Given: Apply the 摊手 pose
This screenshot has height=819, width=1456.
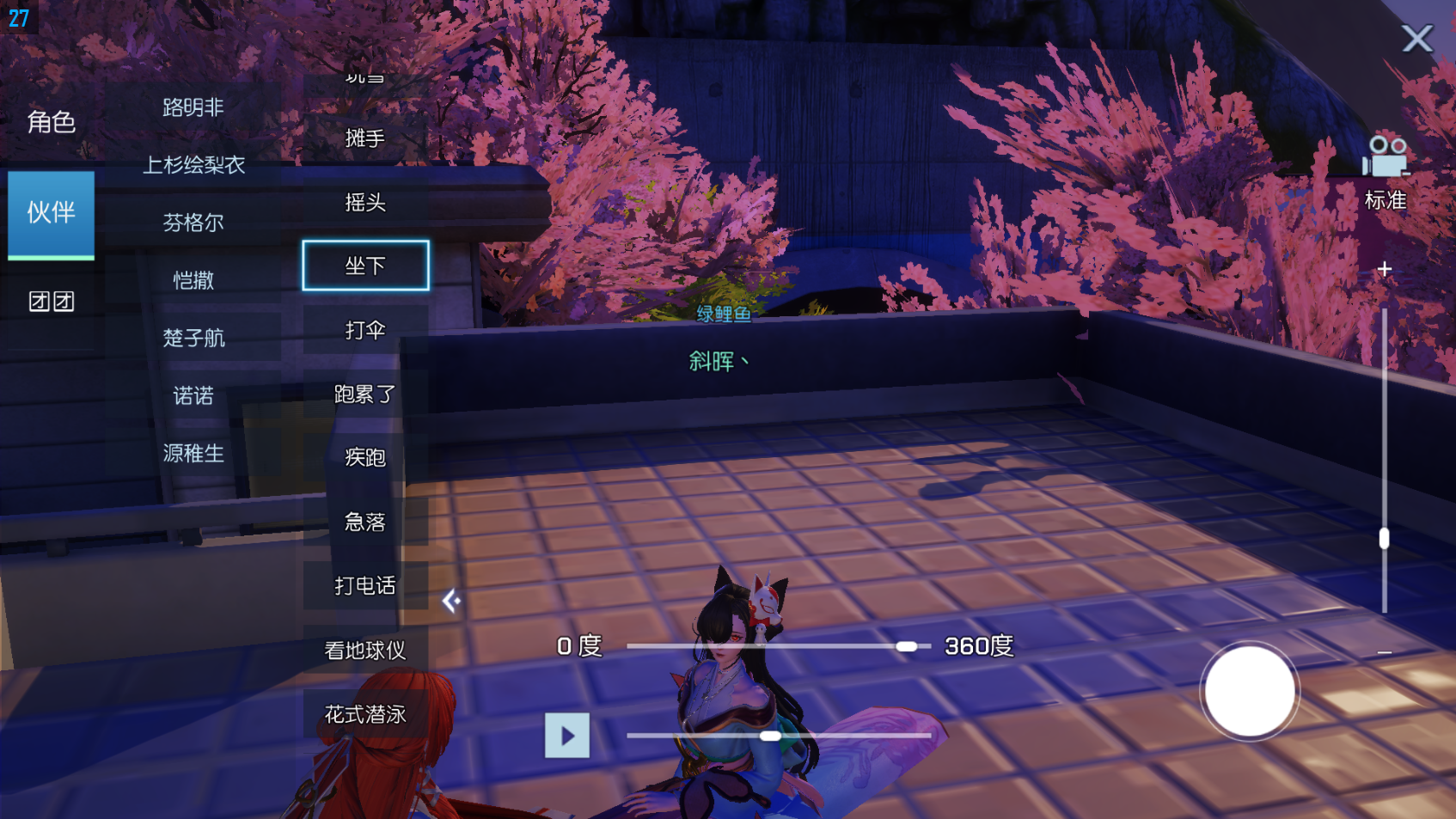Looking at the screenshot, I should tap(365, 138).
